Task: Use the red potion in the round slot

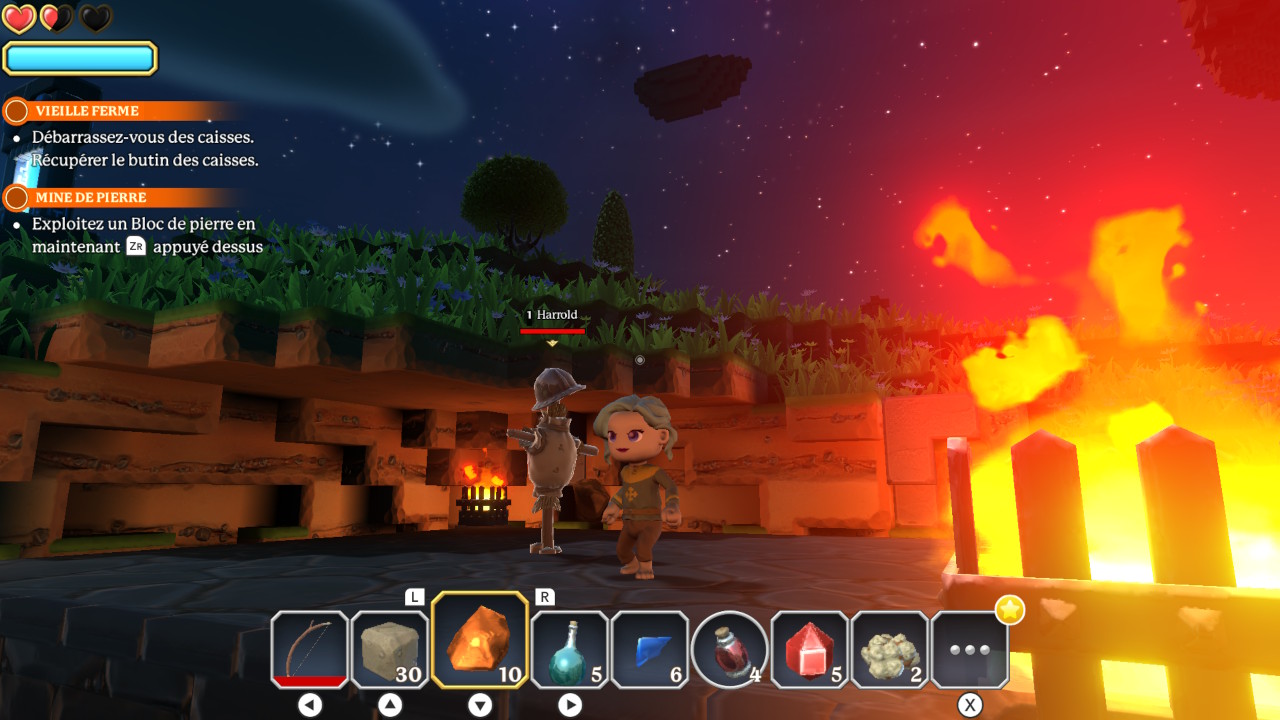Action: point(730,650)
